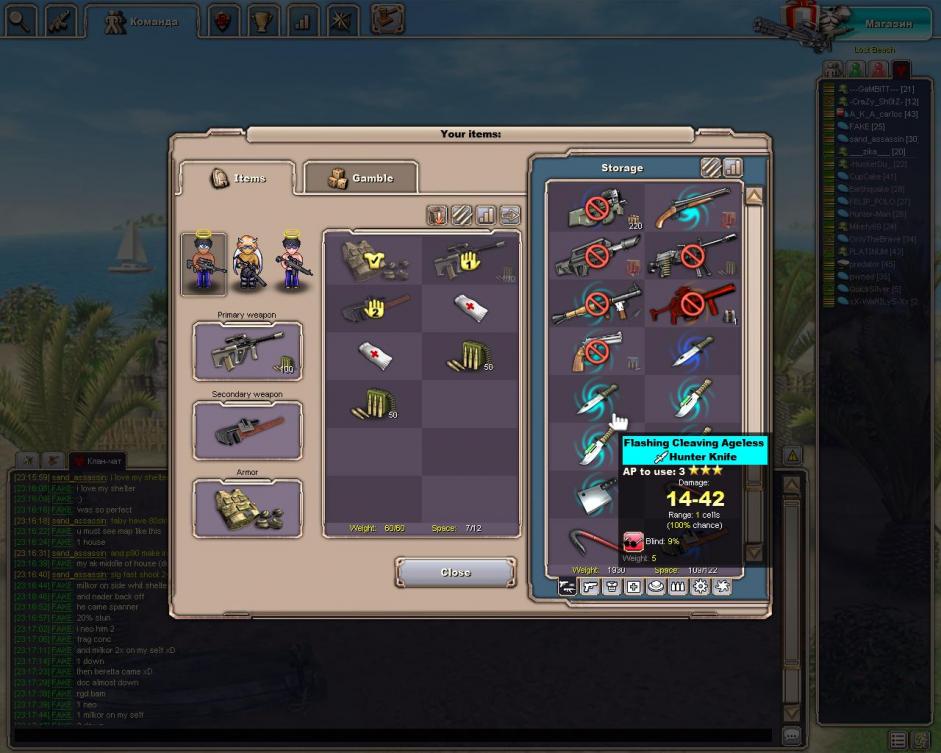Select the primary weapon rifle slot

247,352
